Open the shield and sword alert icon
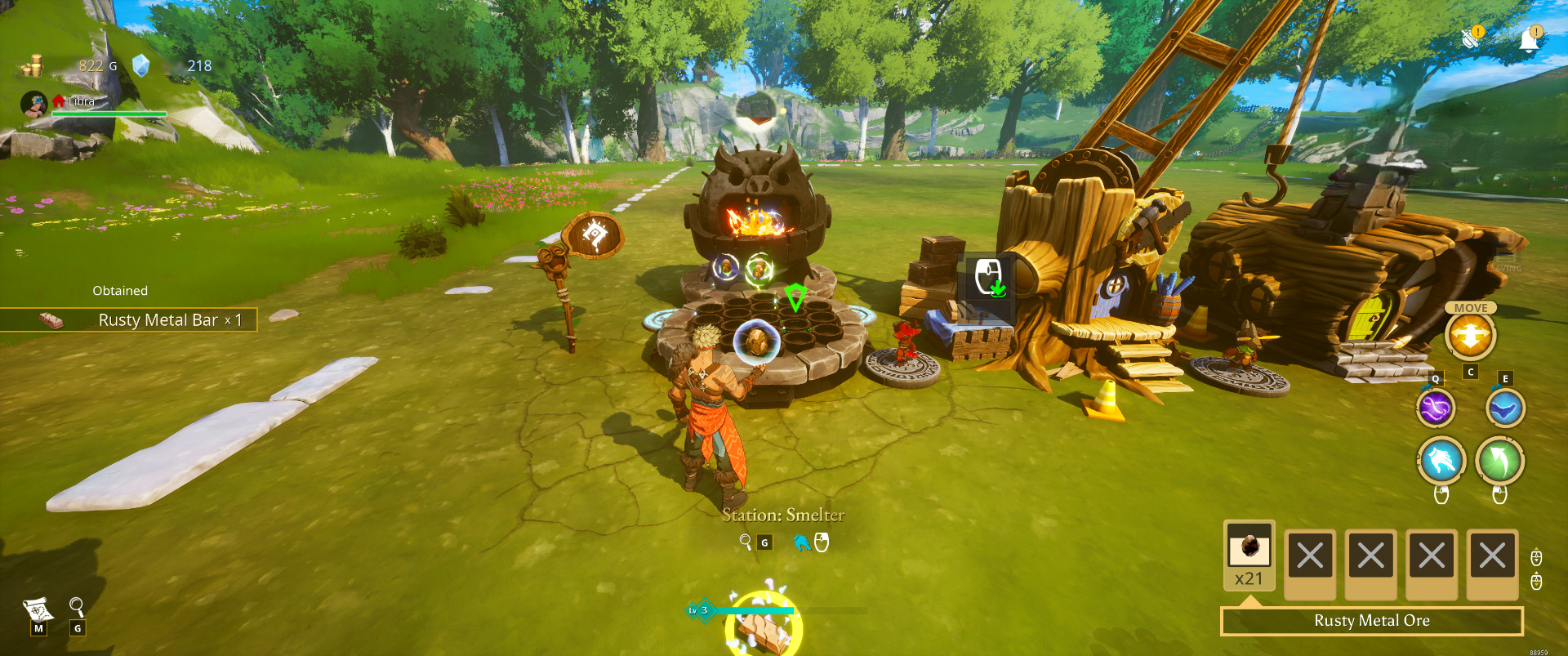The height and width of the screenshot is (656, 1568). [1472, 38]
